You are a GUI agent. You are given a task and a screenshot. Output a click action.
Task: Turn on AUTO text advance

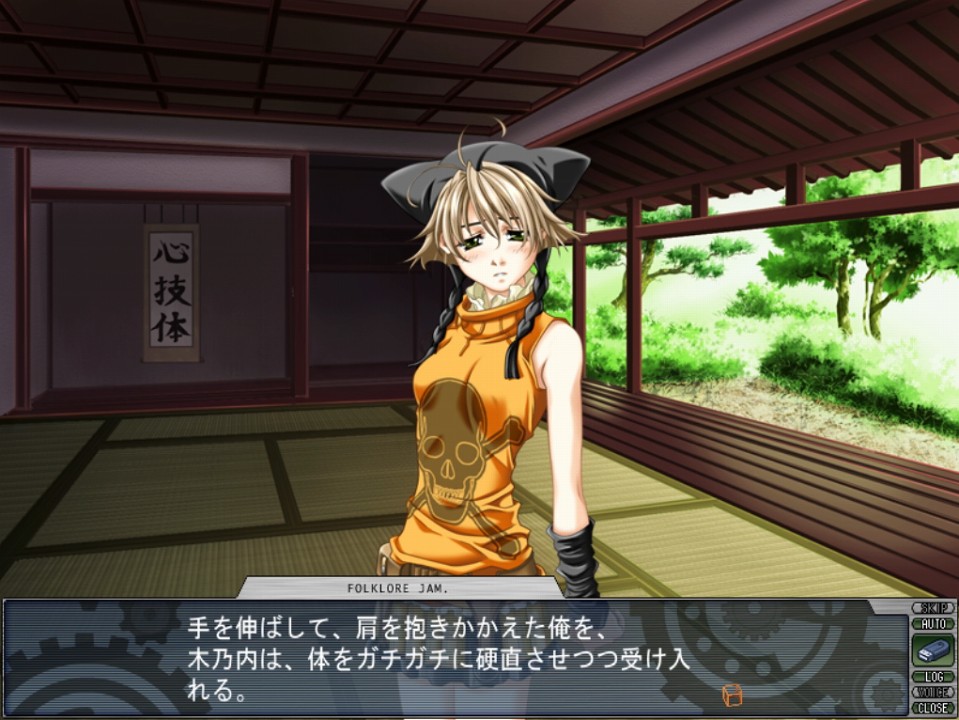tap(932, 623)
